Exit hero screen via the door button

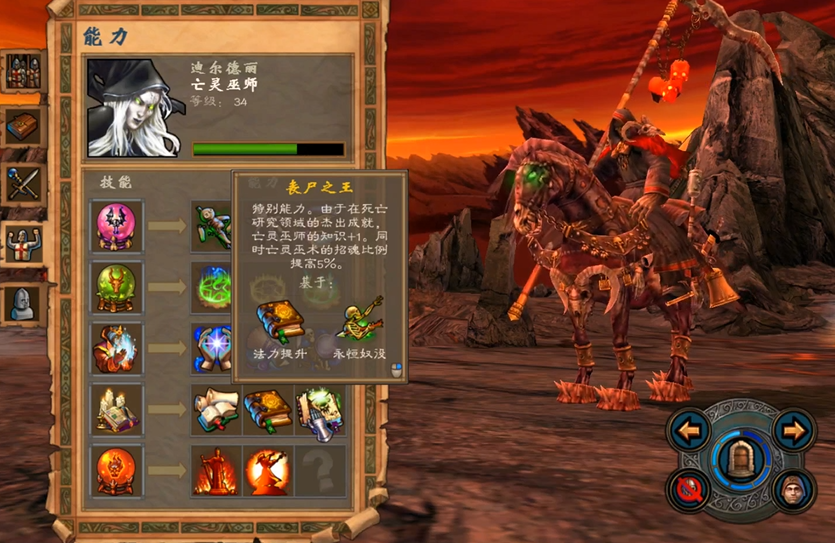click(x=741, y=459)
